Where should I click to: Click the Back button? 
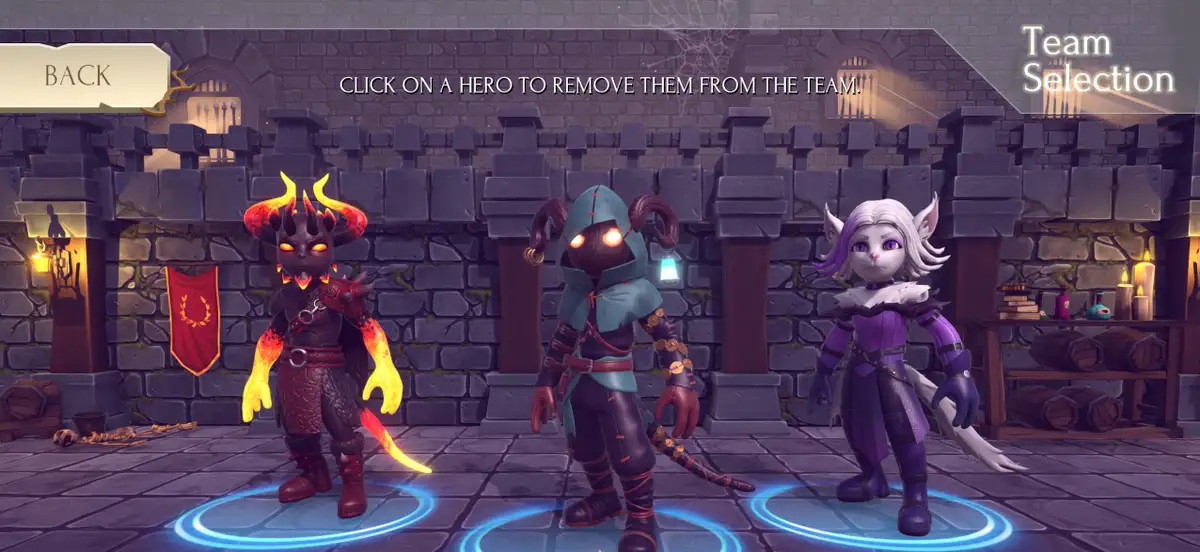click(78, 76)
